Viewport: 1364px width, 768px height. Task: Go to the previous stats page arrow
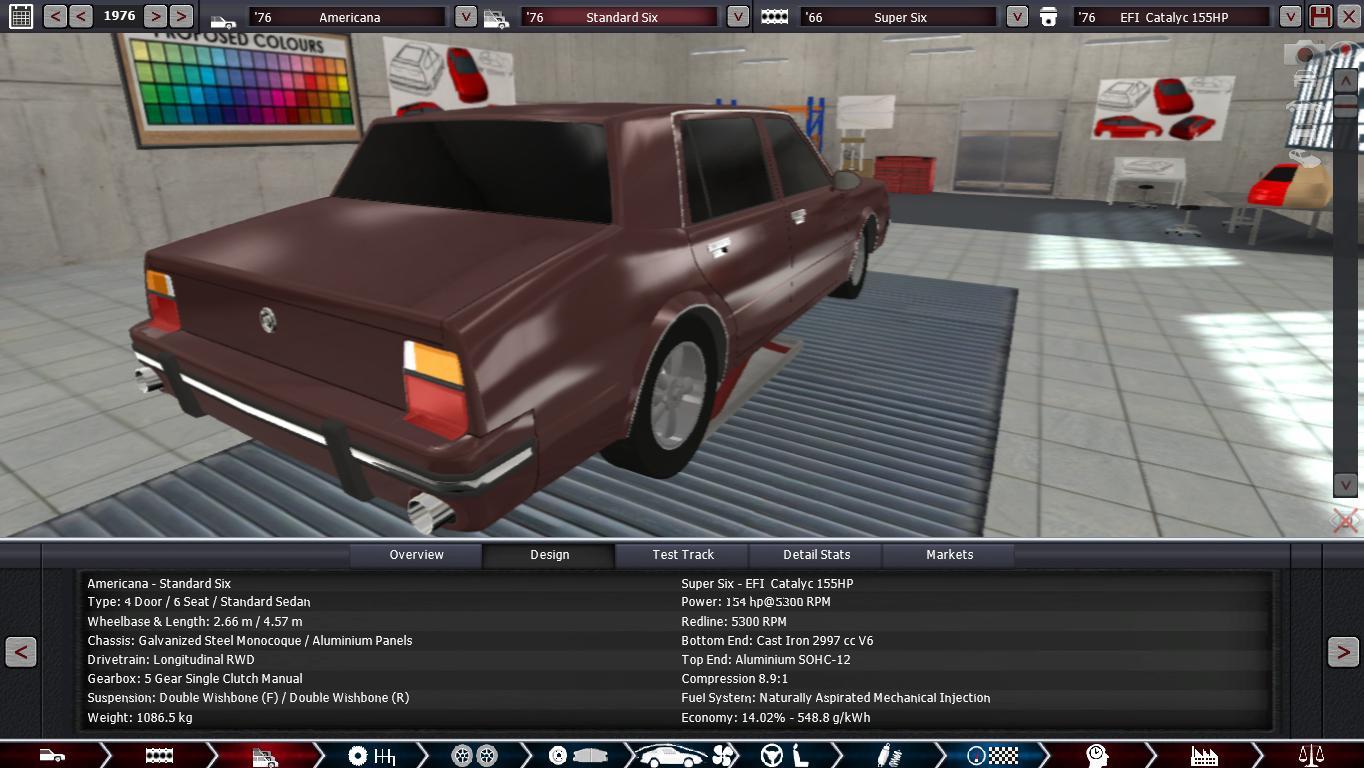(x=21, y=652)
